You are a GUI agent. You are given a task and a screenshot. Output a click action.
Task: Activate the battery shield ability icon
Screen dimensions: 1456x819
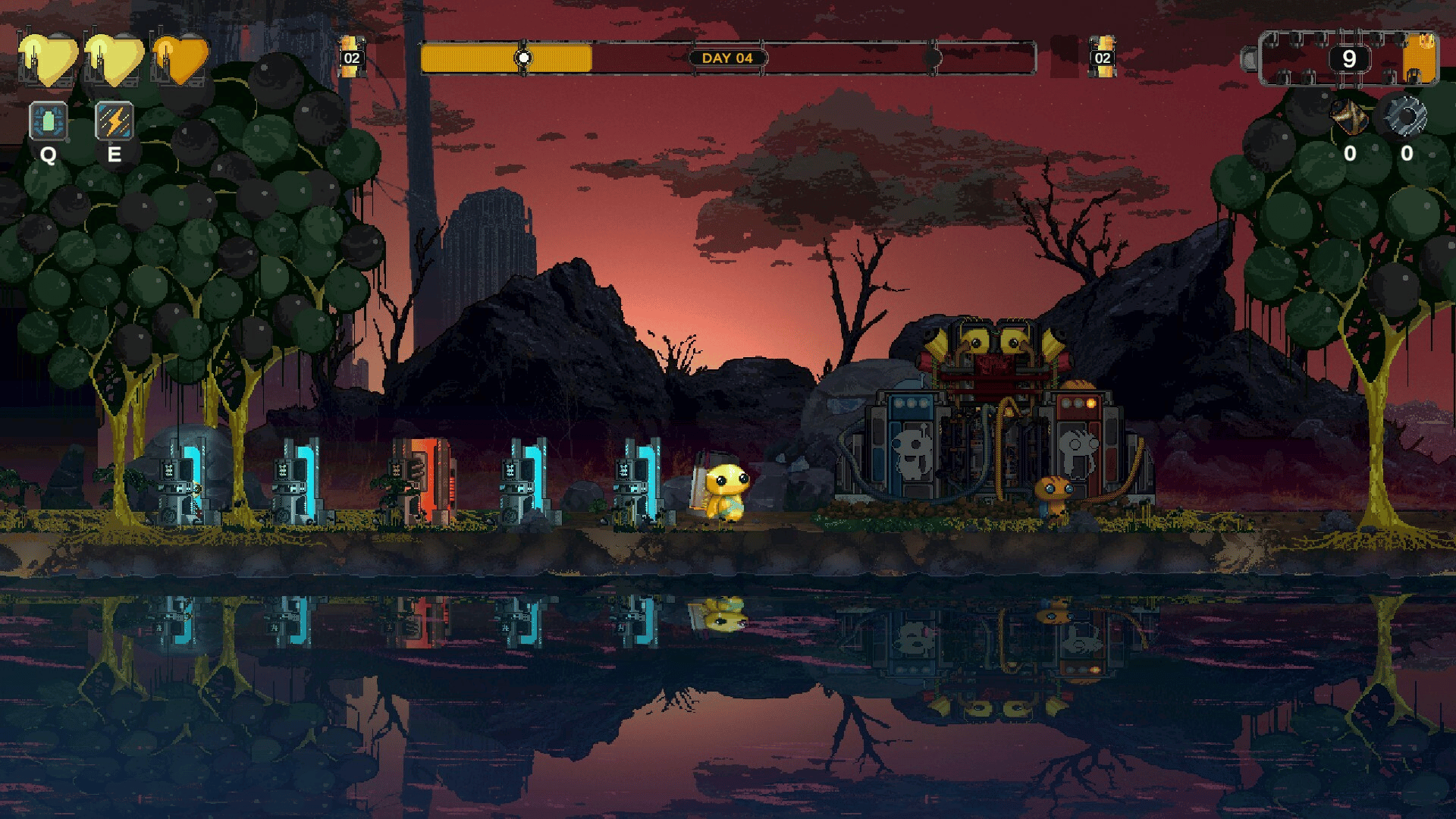click(48, 121)
